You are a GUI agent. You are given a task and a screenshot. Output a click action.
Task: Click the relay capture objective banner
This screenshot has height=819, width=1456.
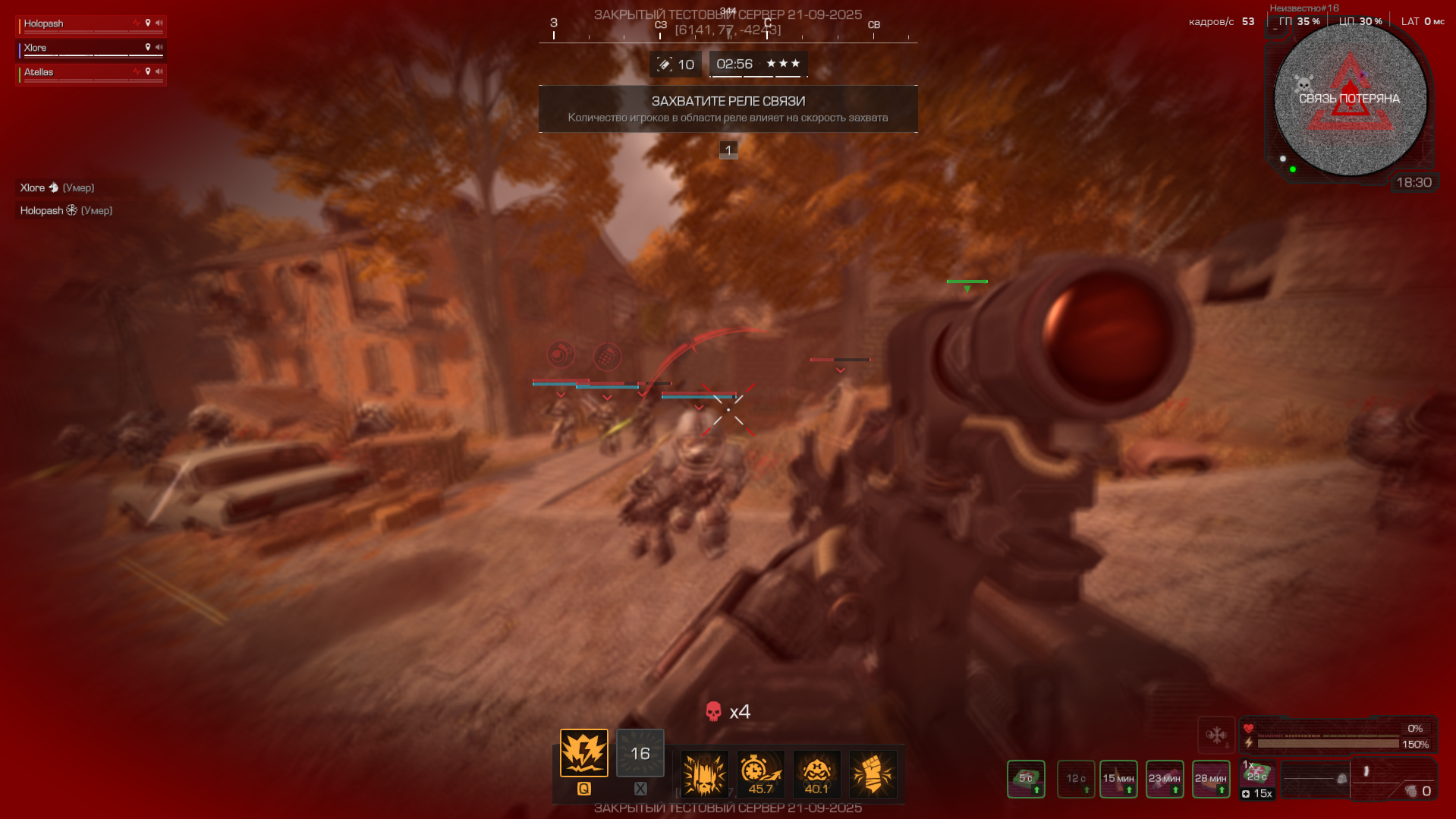pos(728,109)
